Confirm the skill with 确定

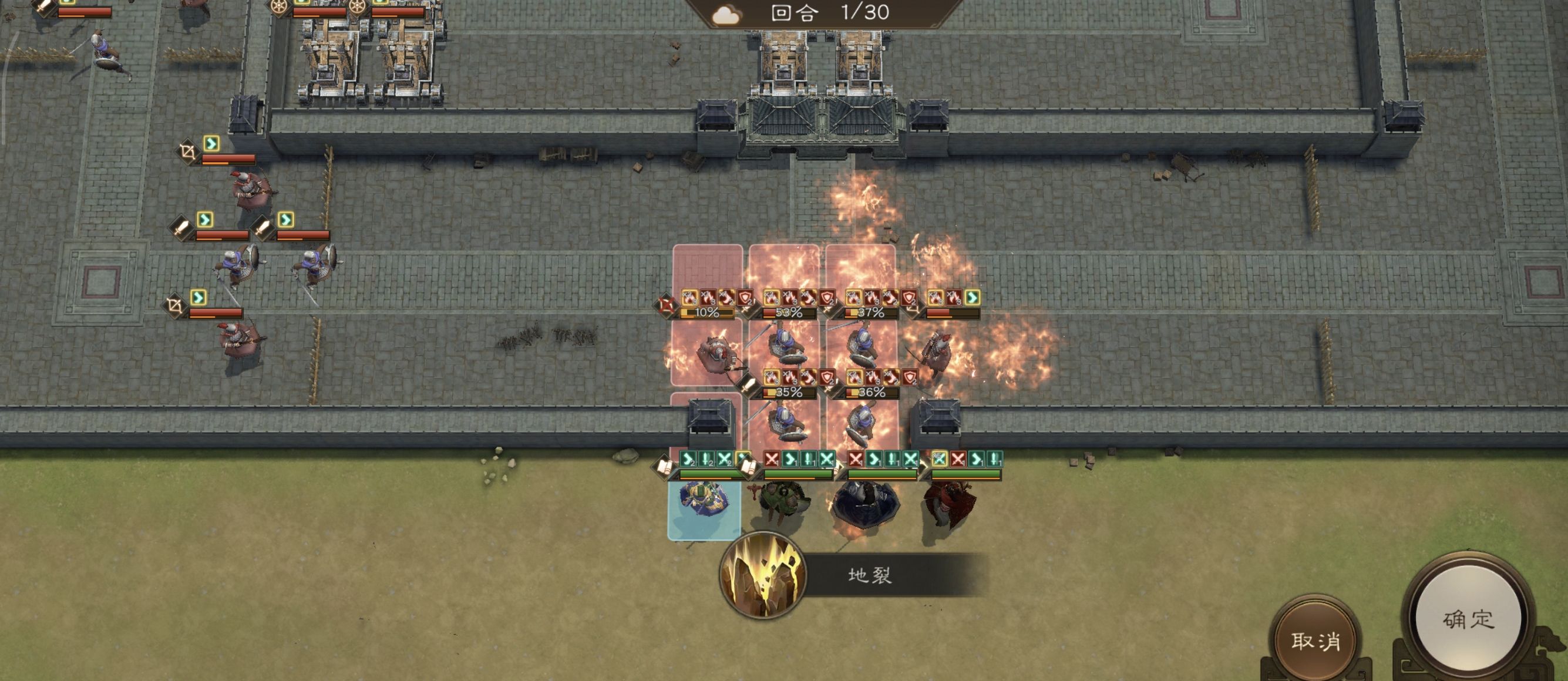(x=1468, y=619)
